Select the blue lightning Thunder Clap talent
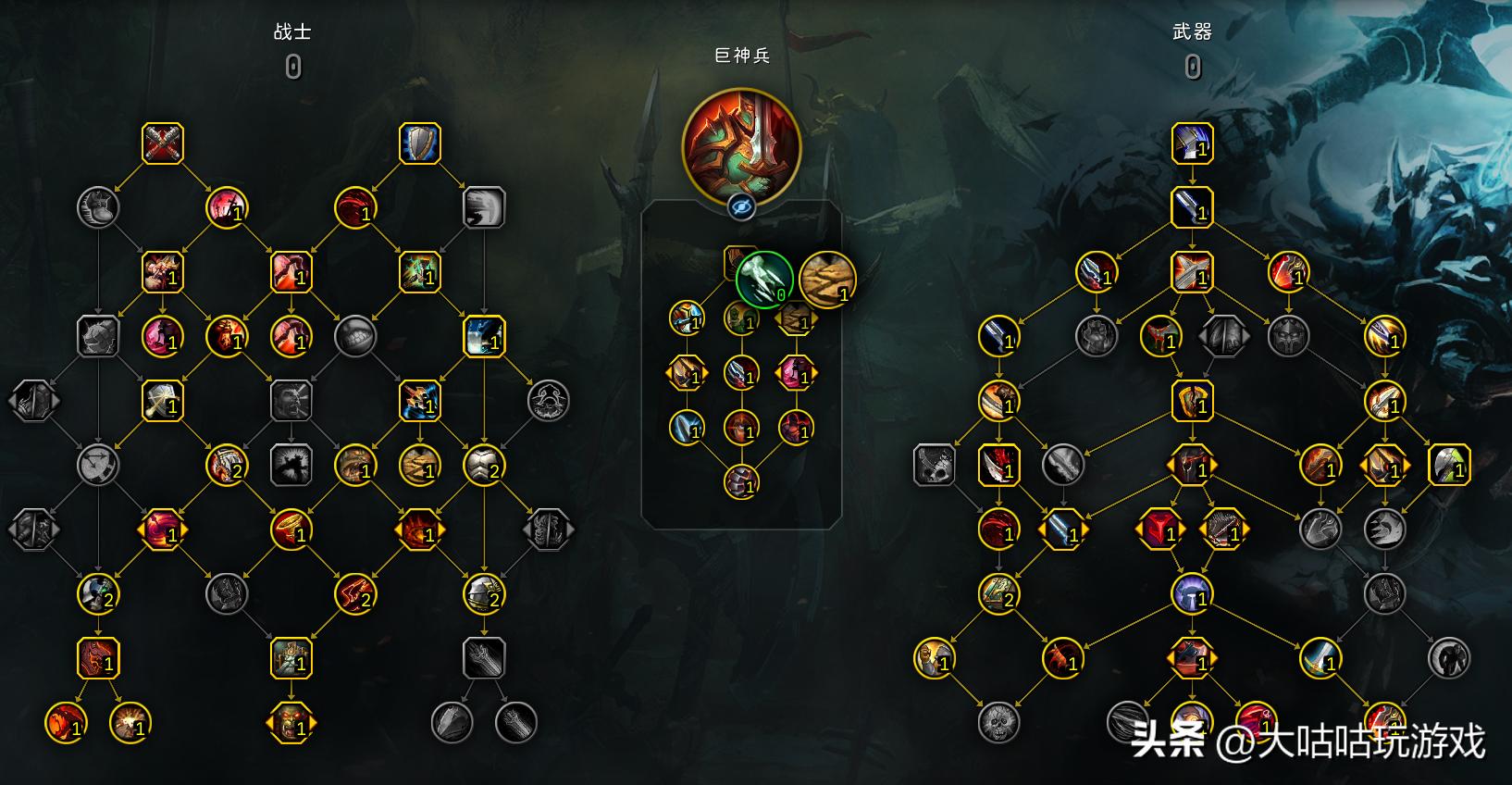This screenshot has width=1512, height=785. [485, 338]
